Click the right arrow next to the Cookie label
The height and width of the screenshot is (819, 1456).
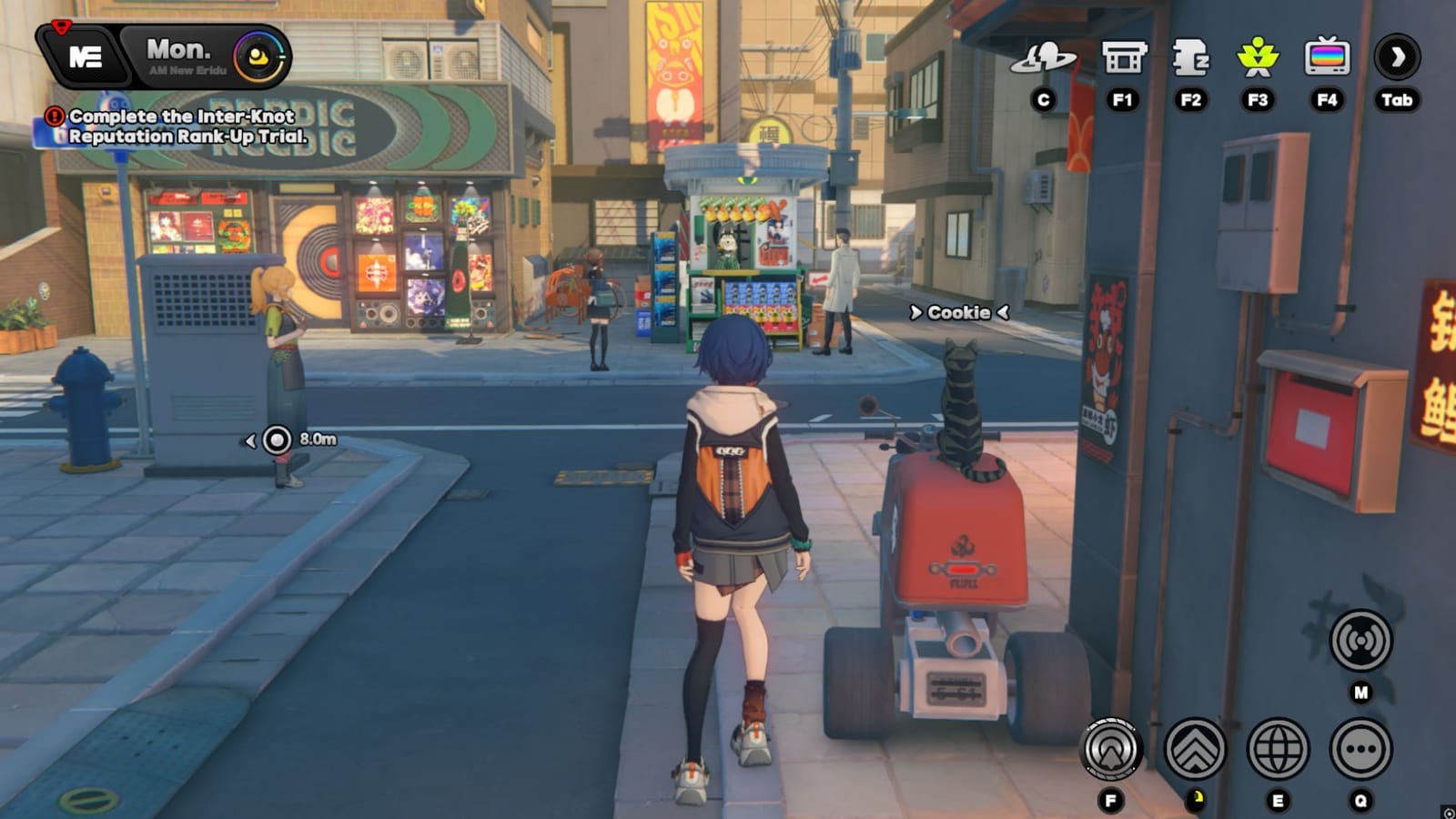tap(1001, 312)
